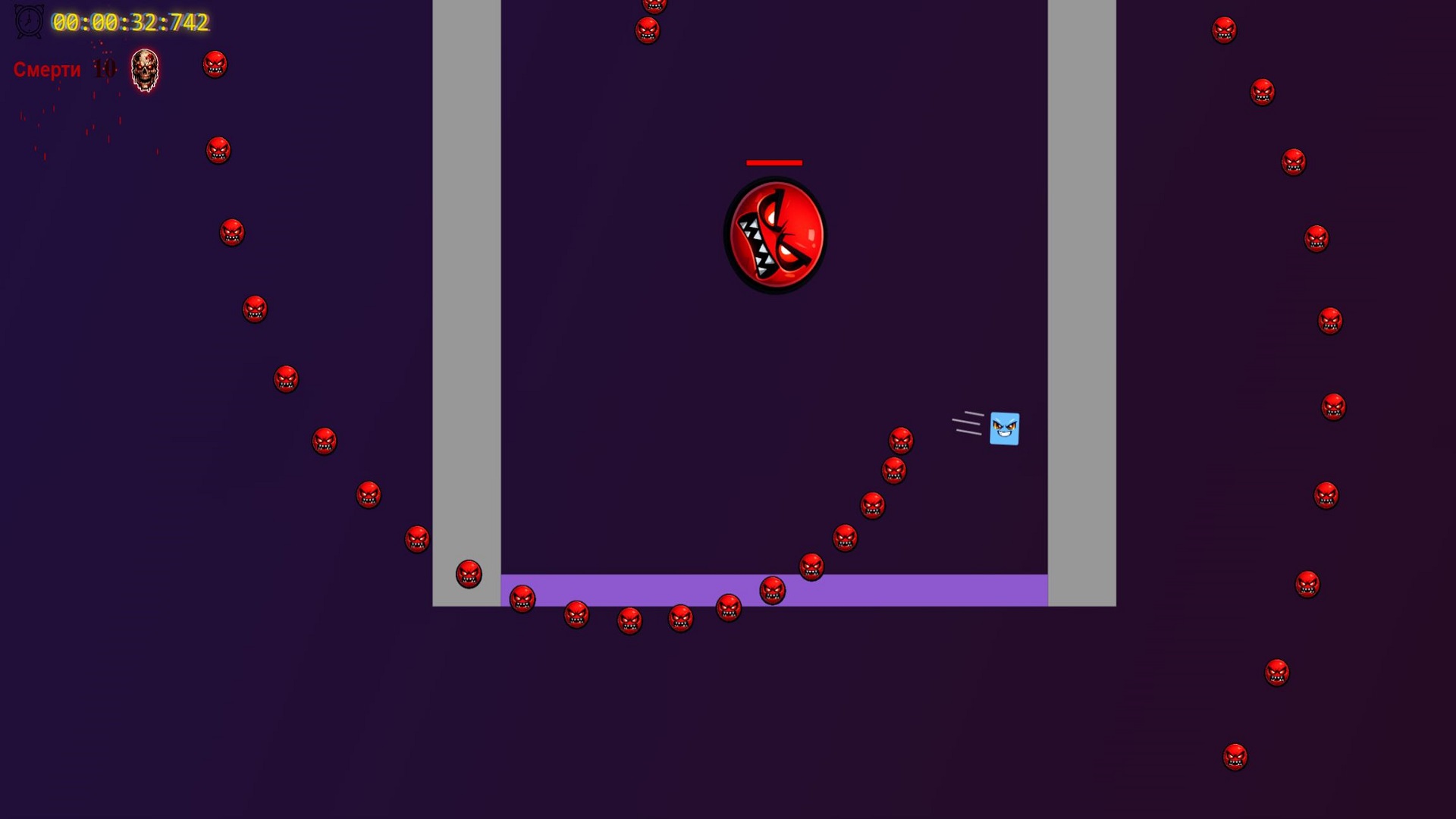The height and width of the screenshot is (819, 1456).
Task: Click the red orb sitting on the purple platform
Action: [772, 591]
